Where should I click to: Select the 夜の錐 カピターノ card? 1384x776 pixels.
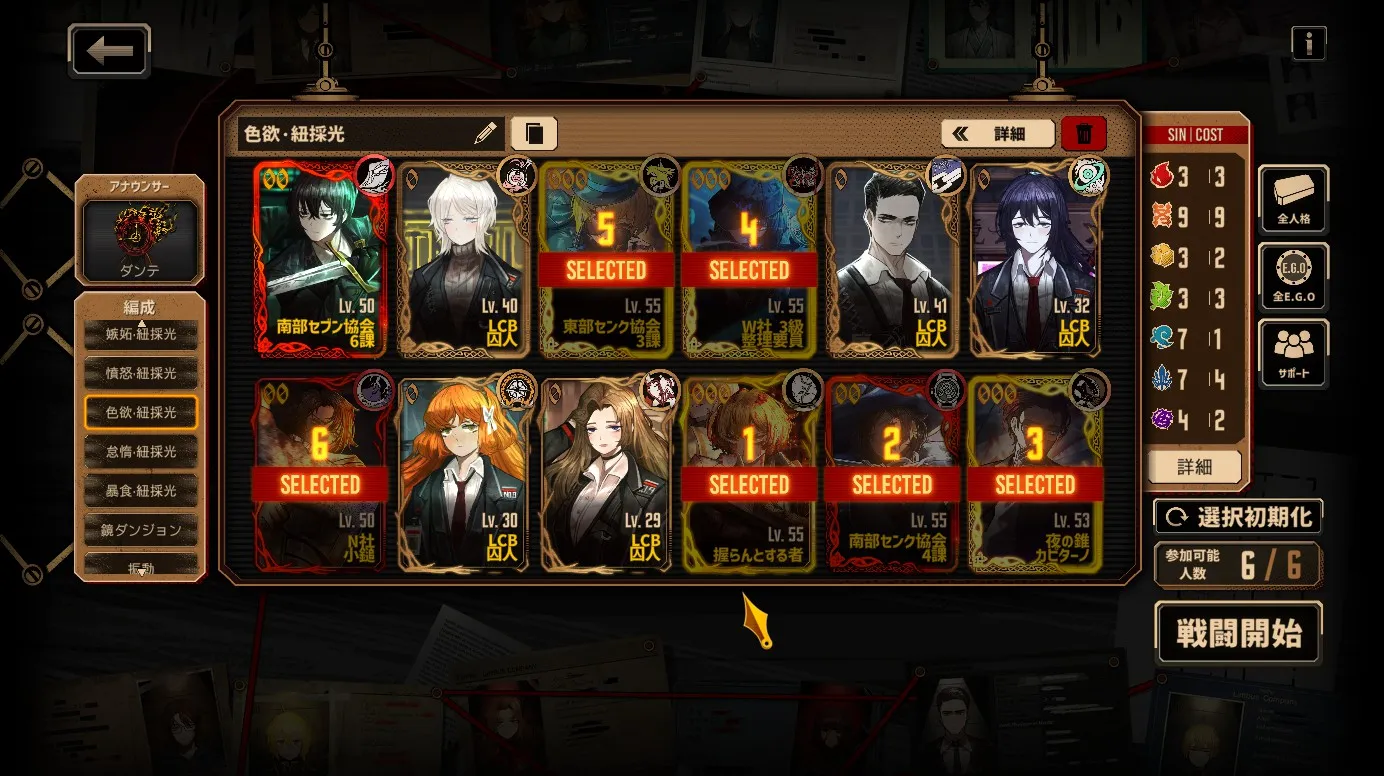click(1035, 475)
